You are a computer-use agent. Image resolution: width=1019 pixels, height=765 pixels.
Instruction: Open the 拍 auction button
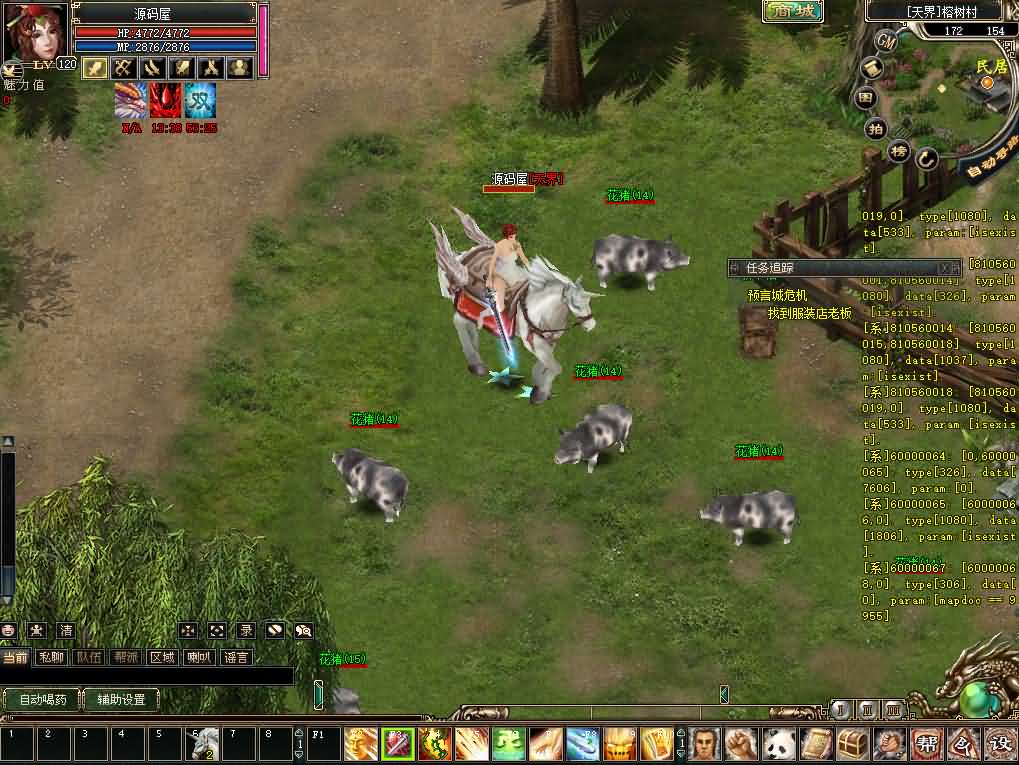click(x=876, y=128)
